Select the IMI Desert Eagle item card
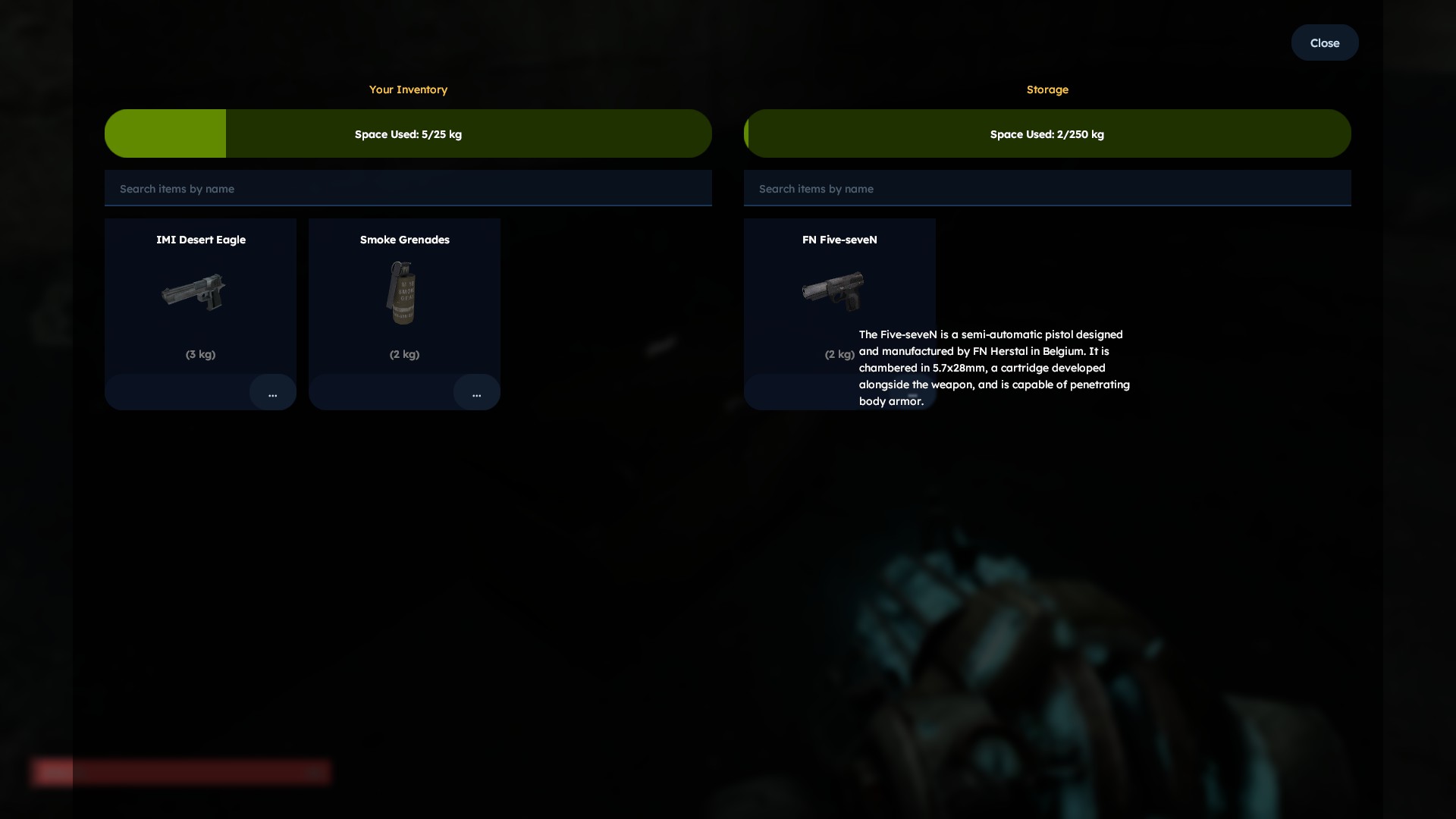Screen dimensions: 1456x819 (x=200, y=296)
